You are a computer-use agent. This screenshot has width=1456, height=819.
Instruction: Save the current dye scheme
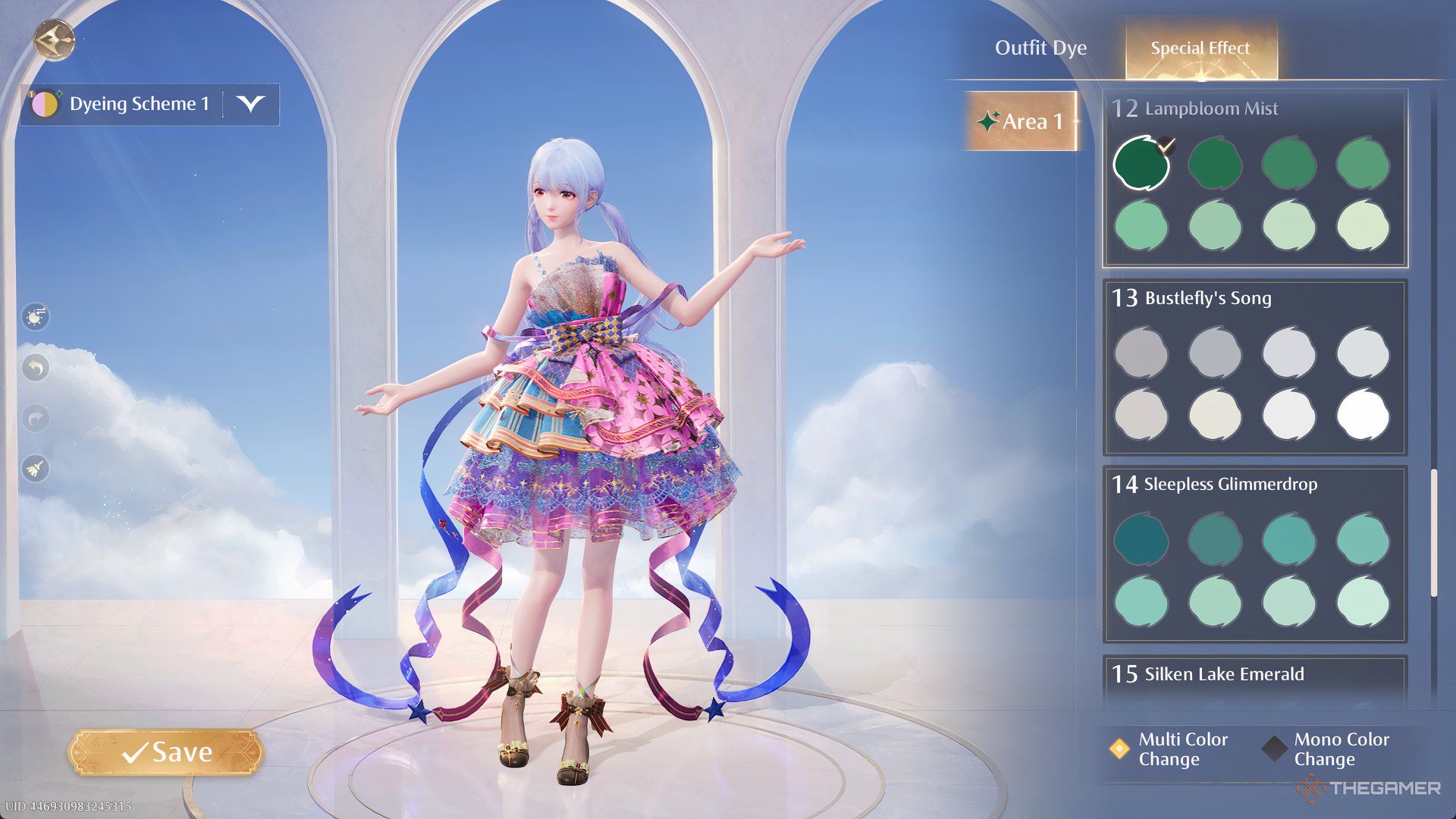pyautogui.click(x=166, y=752)
